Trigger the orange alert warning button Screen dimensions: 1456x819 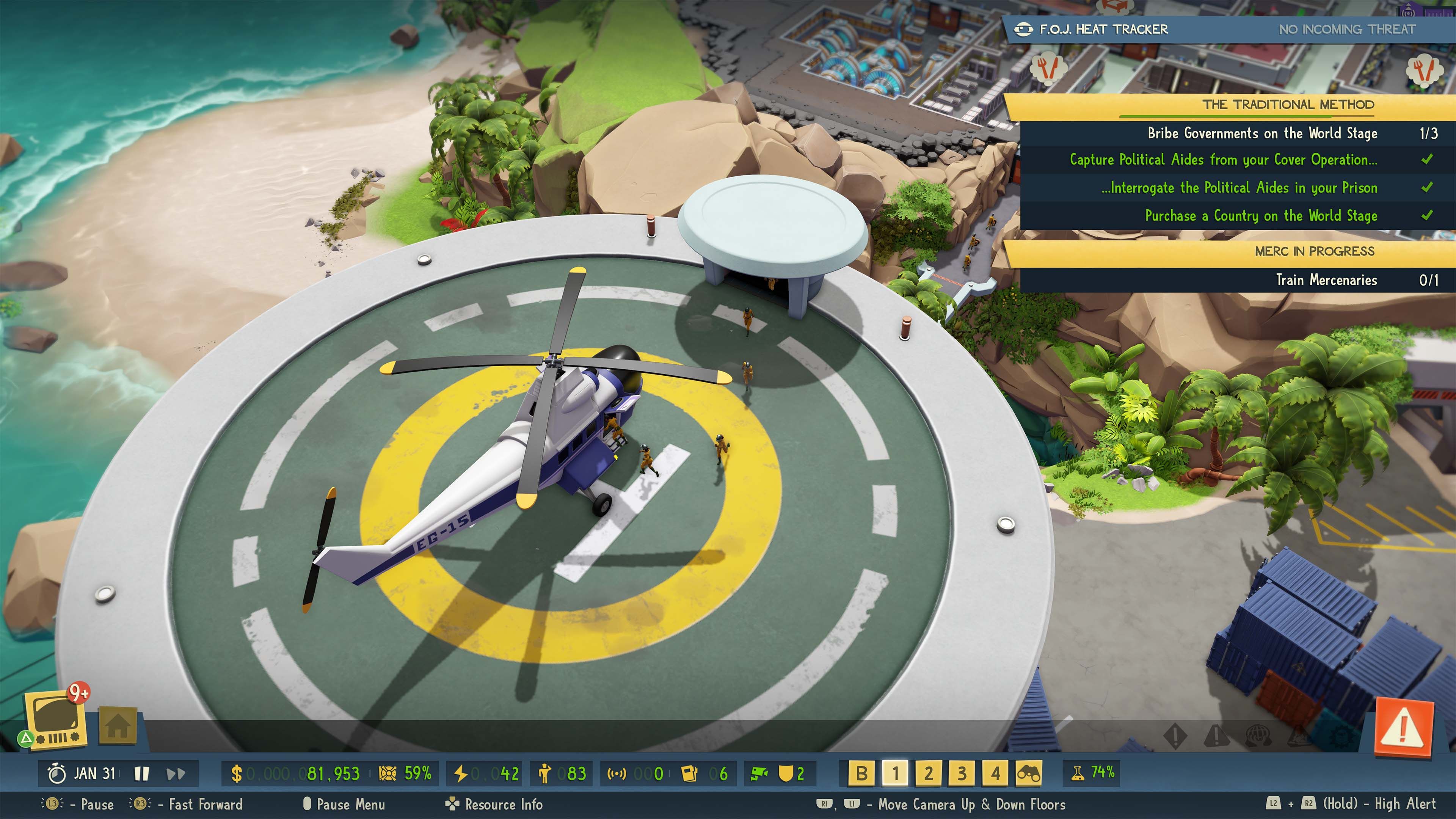pyautogui.click(x=1404, y=728)
